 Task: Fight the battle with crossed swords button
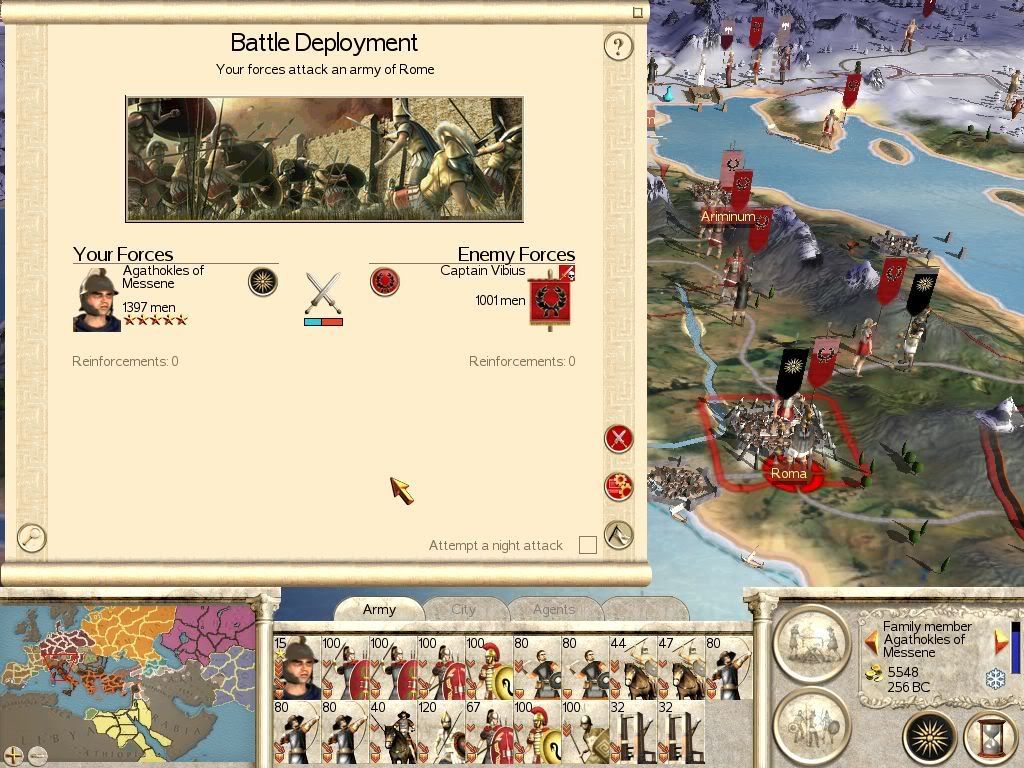619,438
